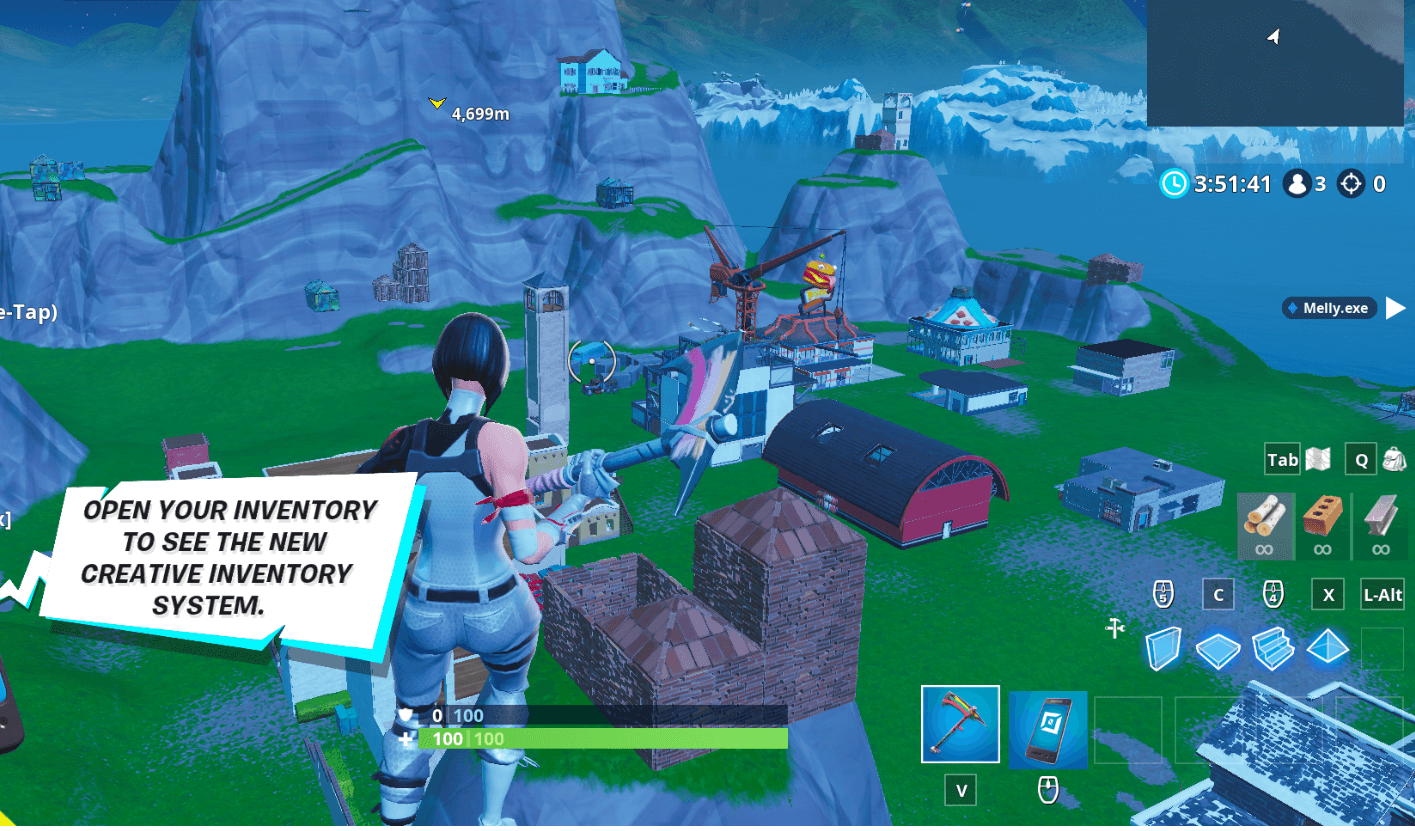Open the backpack inventory icon next to Q

click(x=1394, y=460)
